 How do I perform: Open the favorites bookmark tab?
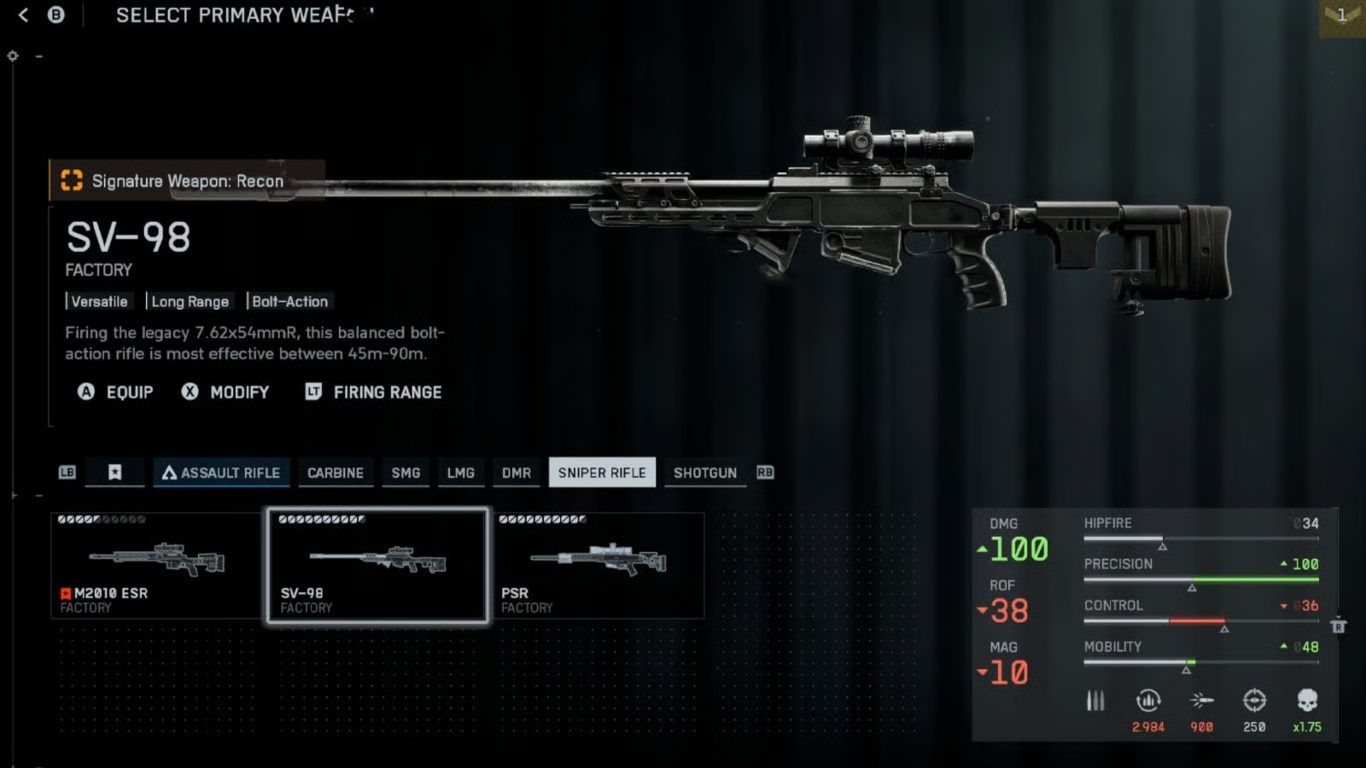[115, 473]
